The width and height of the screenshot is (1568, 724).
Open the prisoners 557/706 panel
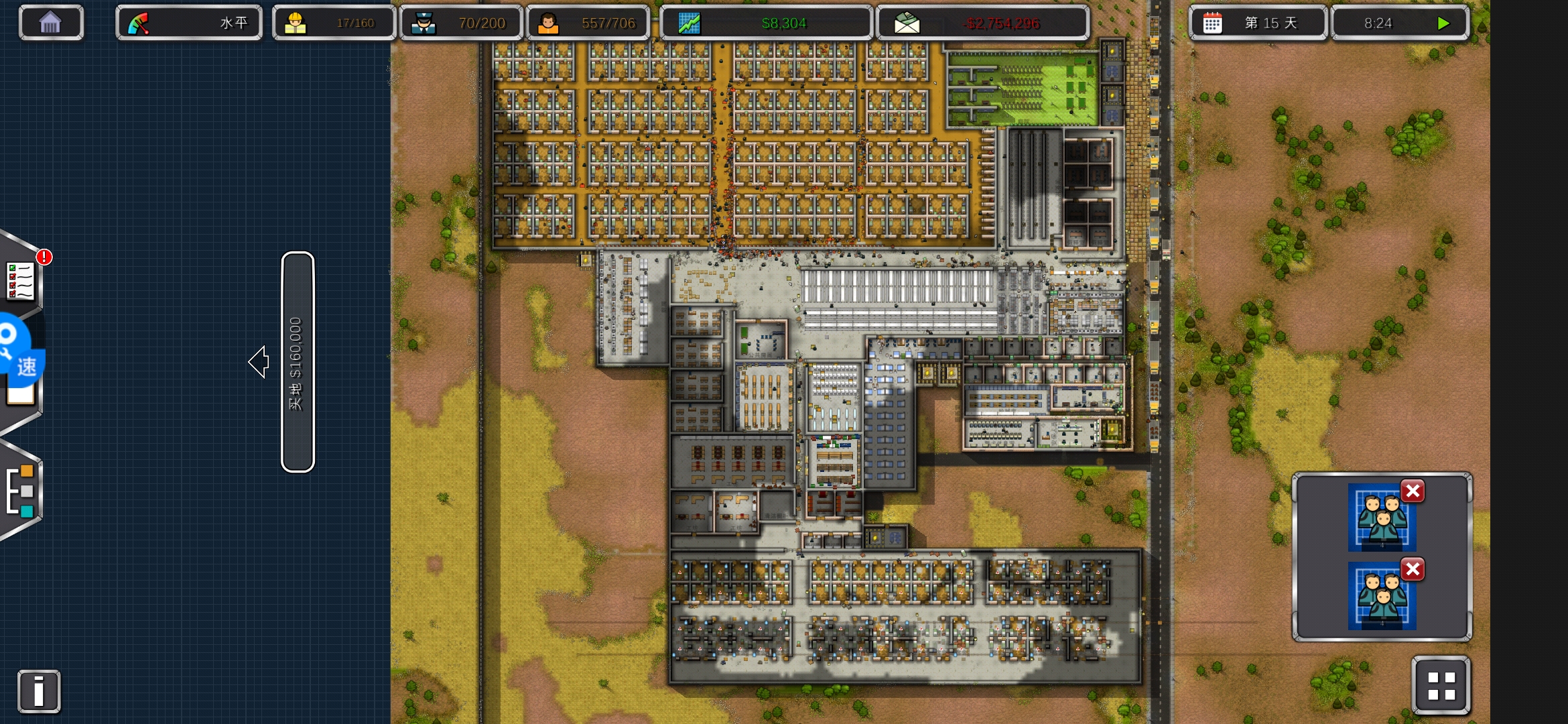pos(588,23)
